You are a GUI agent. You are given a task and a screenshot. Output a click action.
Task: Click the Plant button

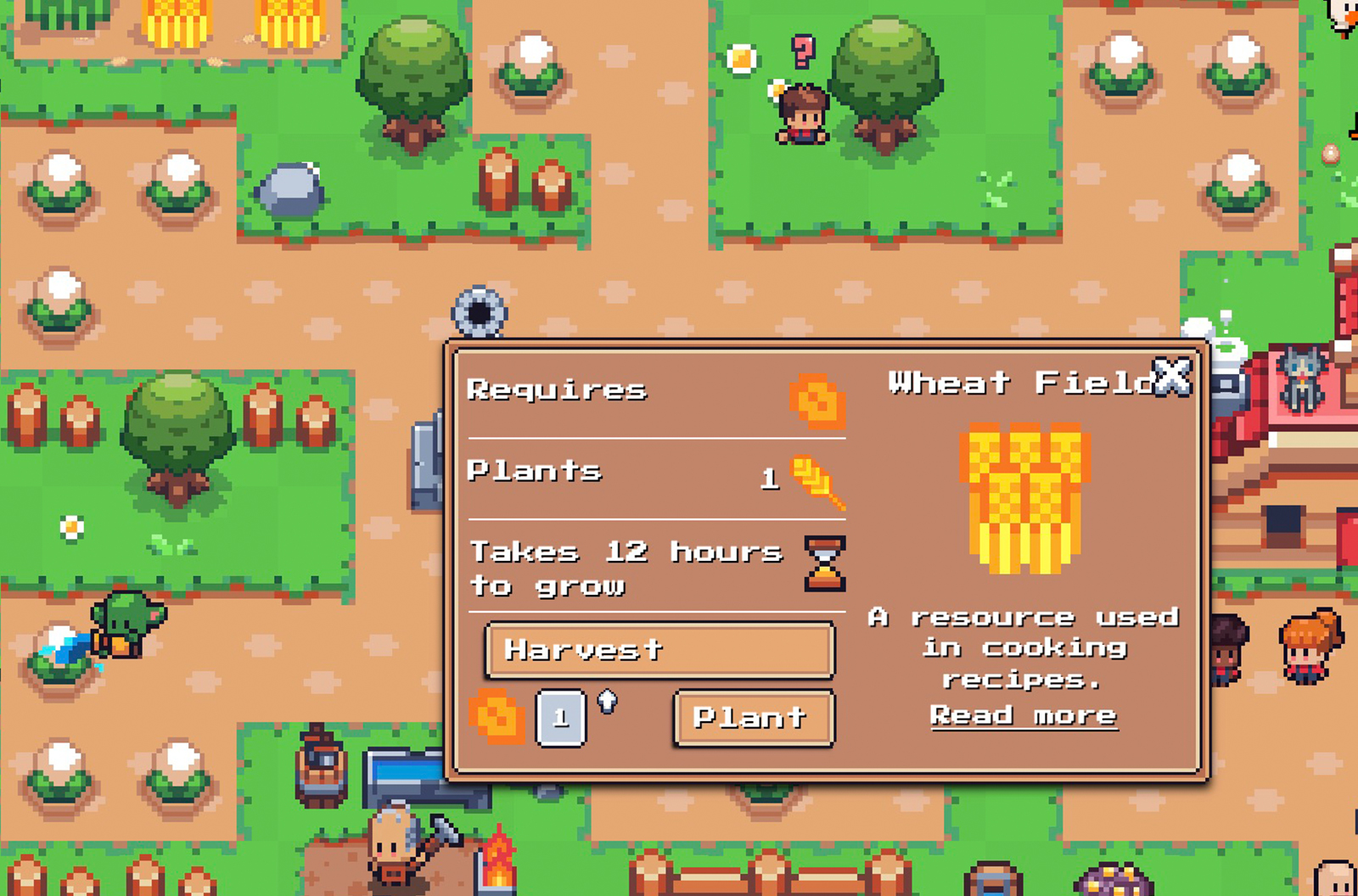pos(754,718)
